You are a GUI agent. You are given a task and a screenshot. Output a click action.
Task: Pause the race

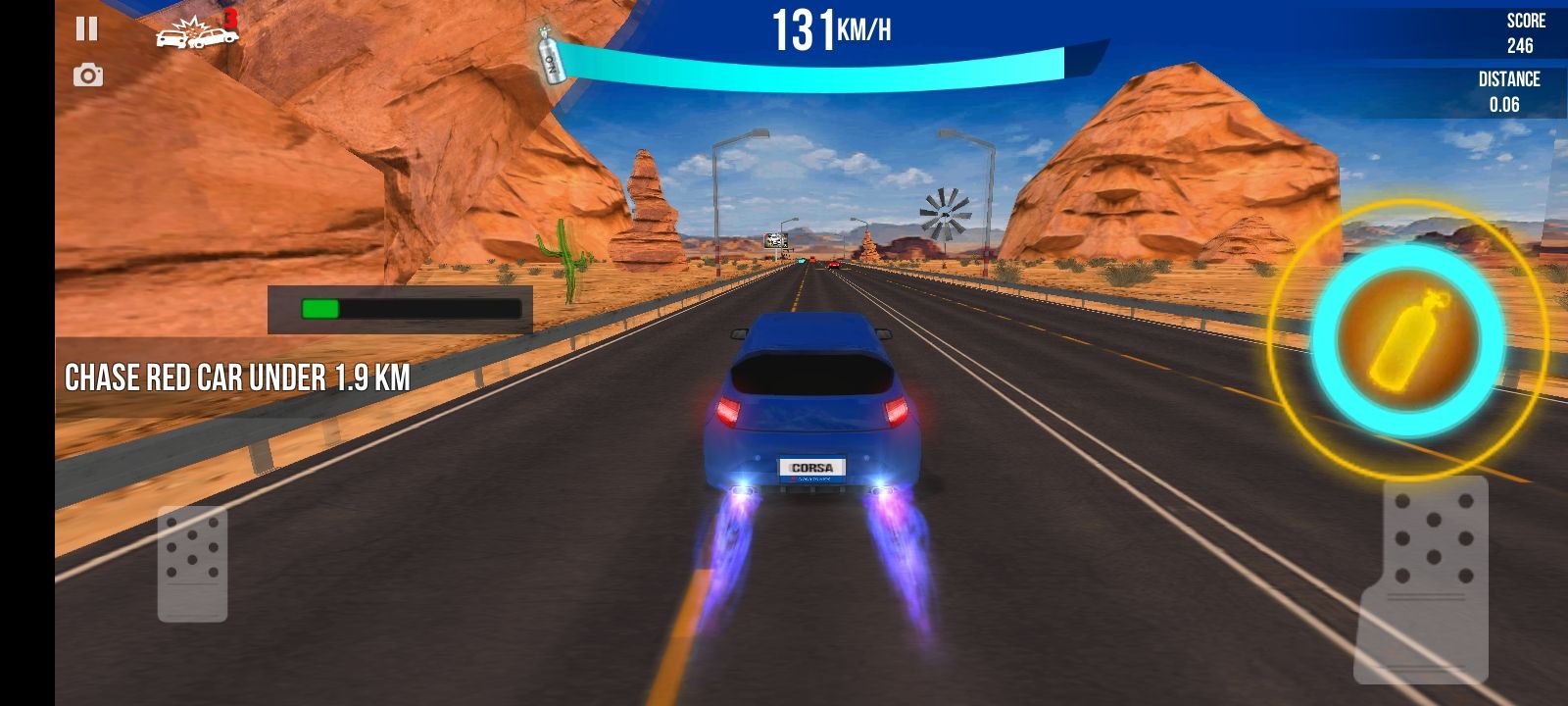point(87,29)
